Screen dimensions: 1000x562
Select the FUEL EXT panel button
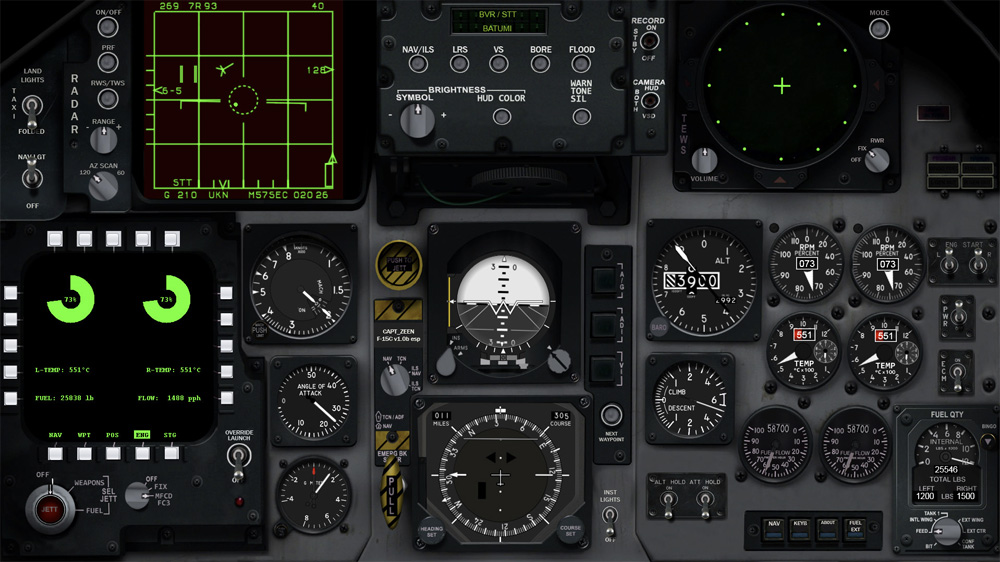pyautogui.click(x=855, y=529)
